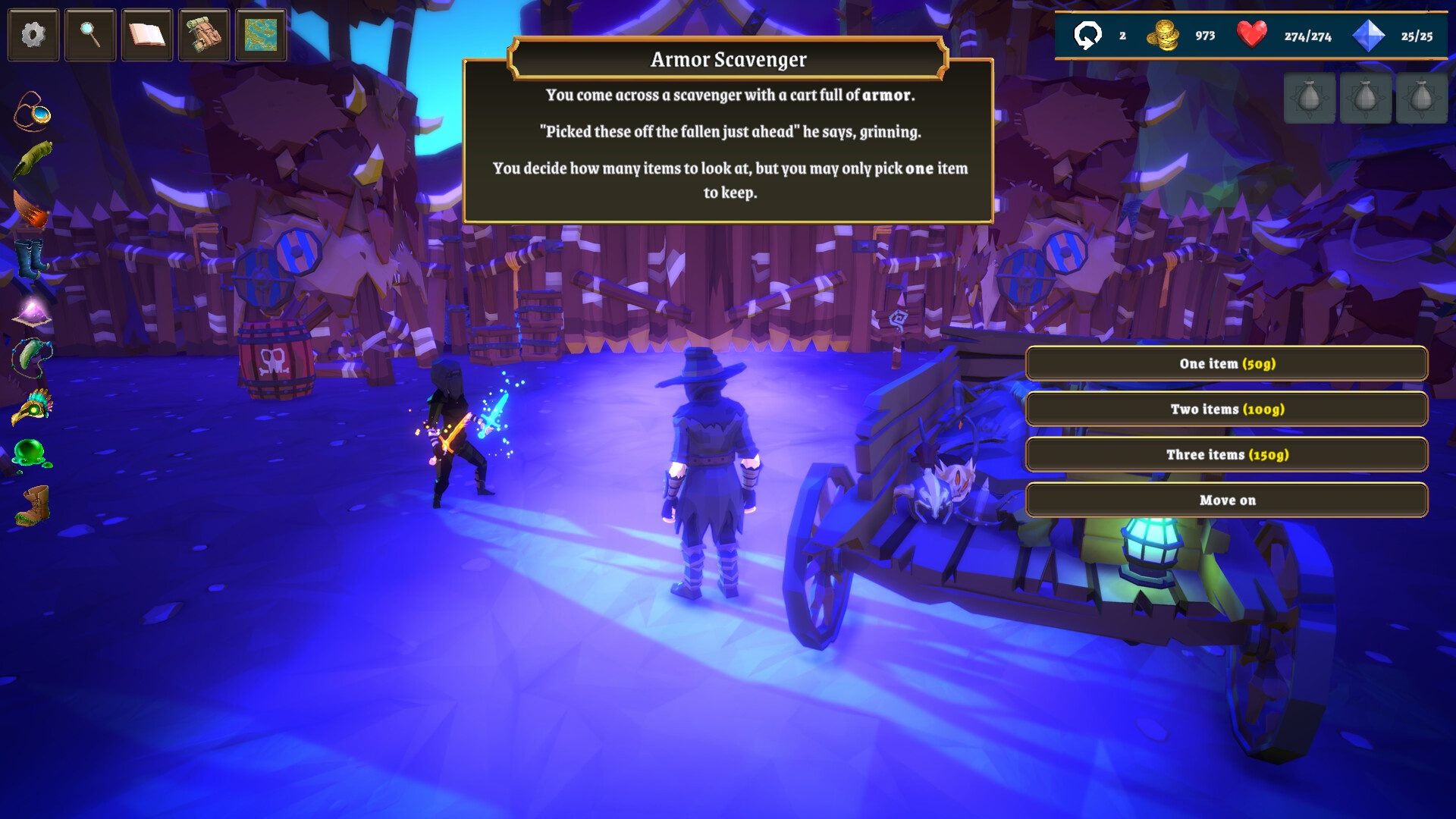Show the world map
This screenshot has height=819, width=1456.
coord(261,35)
